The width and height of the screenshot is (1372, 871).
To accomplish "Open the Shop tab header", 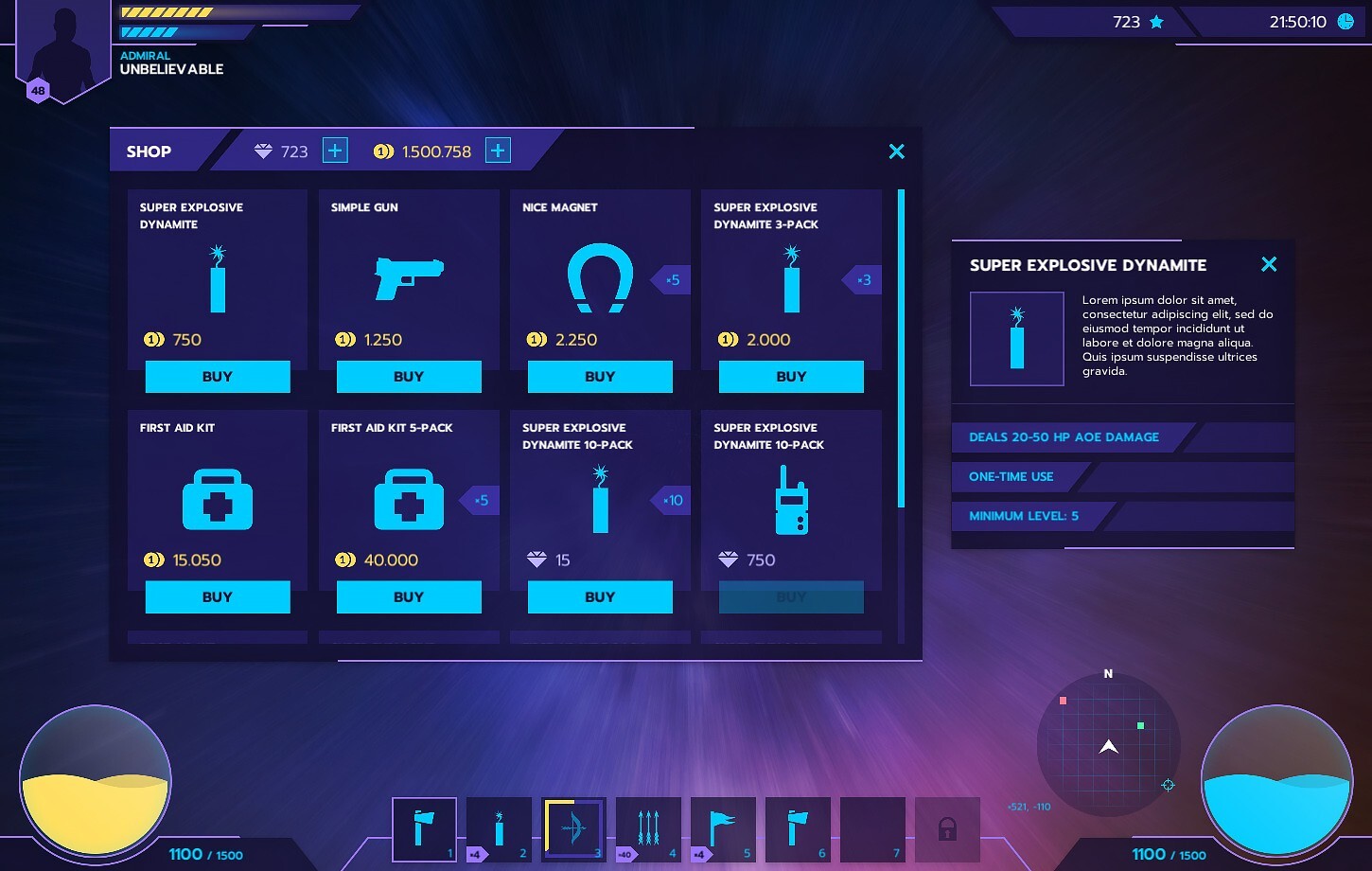I will click(149, 151).
